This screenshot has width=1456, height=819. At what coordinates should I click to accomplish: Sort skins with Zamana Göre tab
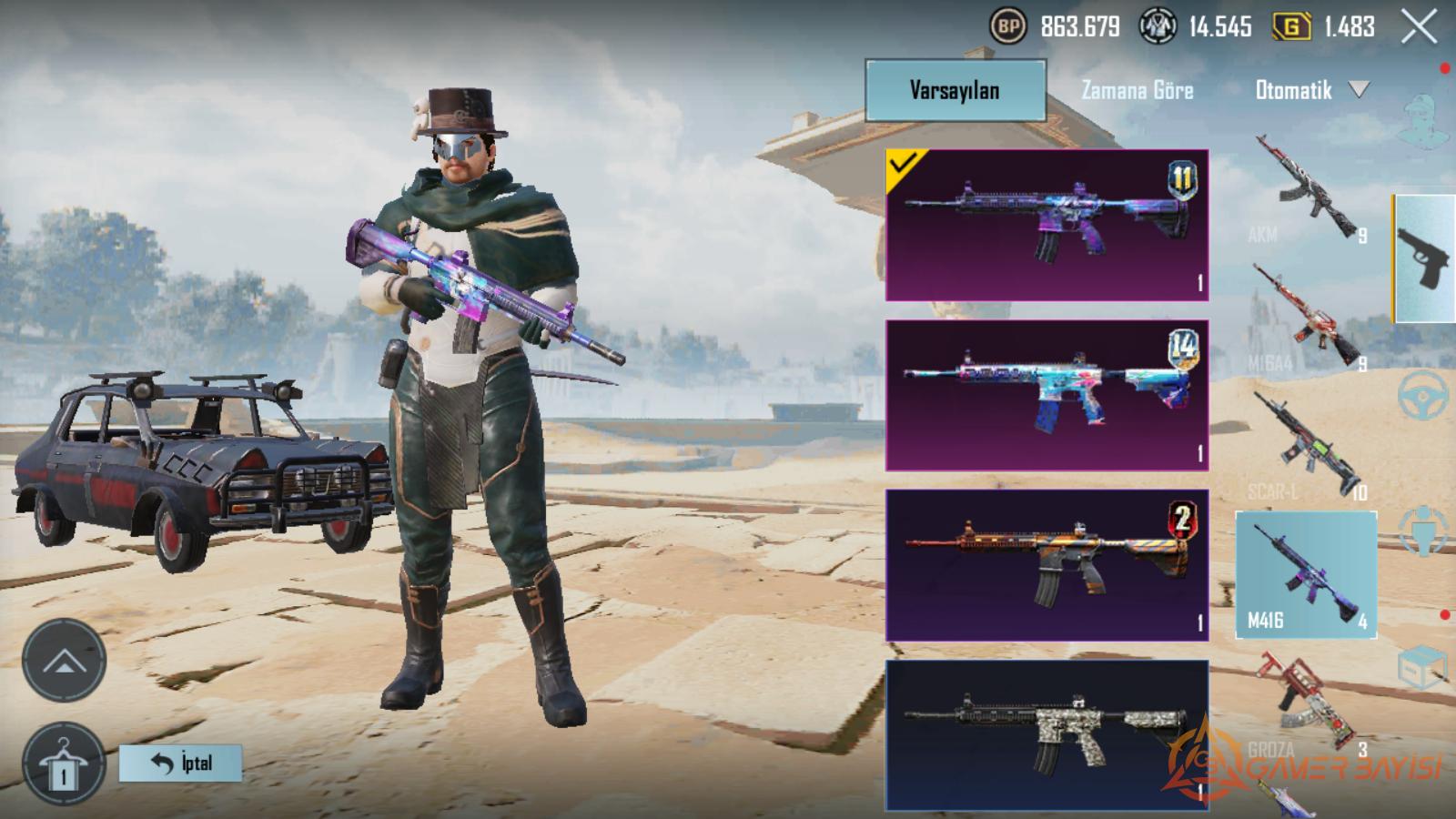tap(1137, 90)
